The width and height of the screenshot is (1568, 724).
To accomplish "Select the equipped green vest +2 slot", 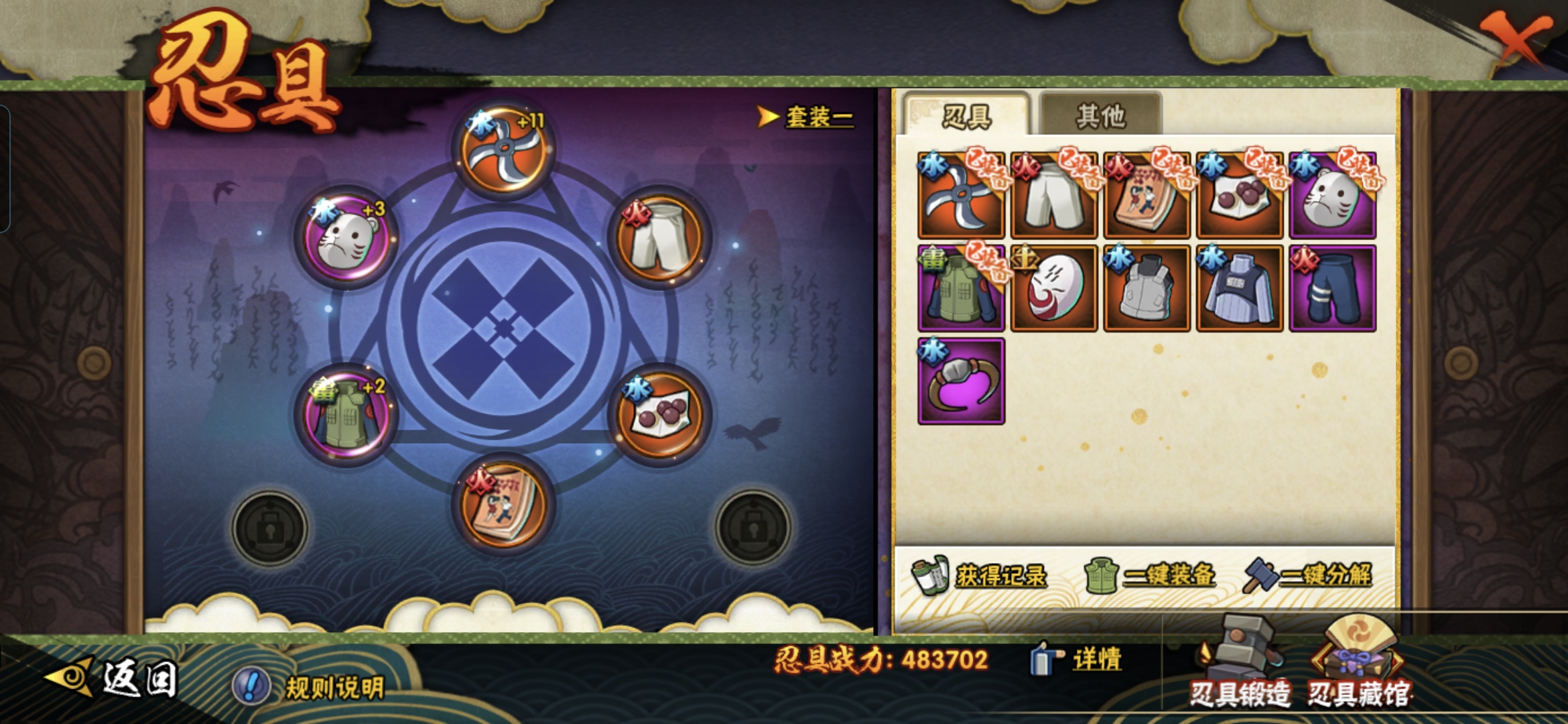I will click(x=346, y=416).
